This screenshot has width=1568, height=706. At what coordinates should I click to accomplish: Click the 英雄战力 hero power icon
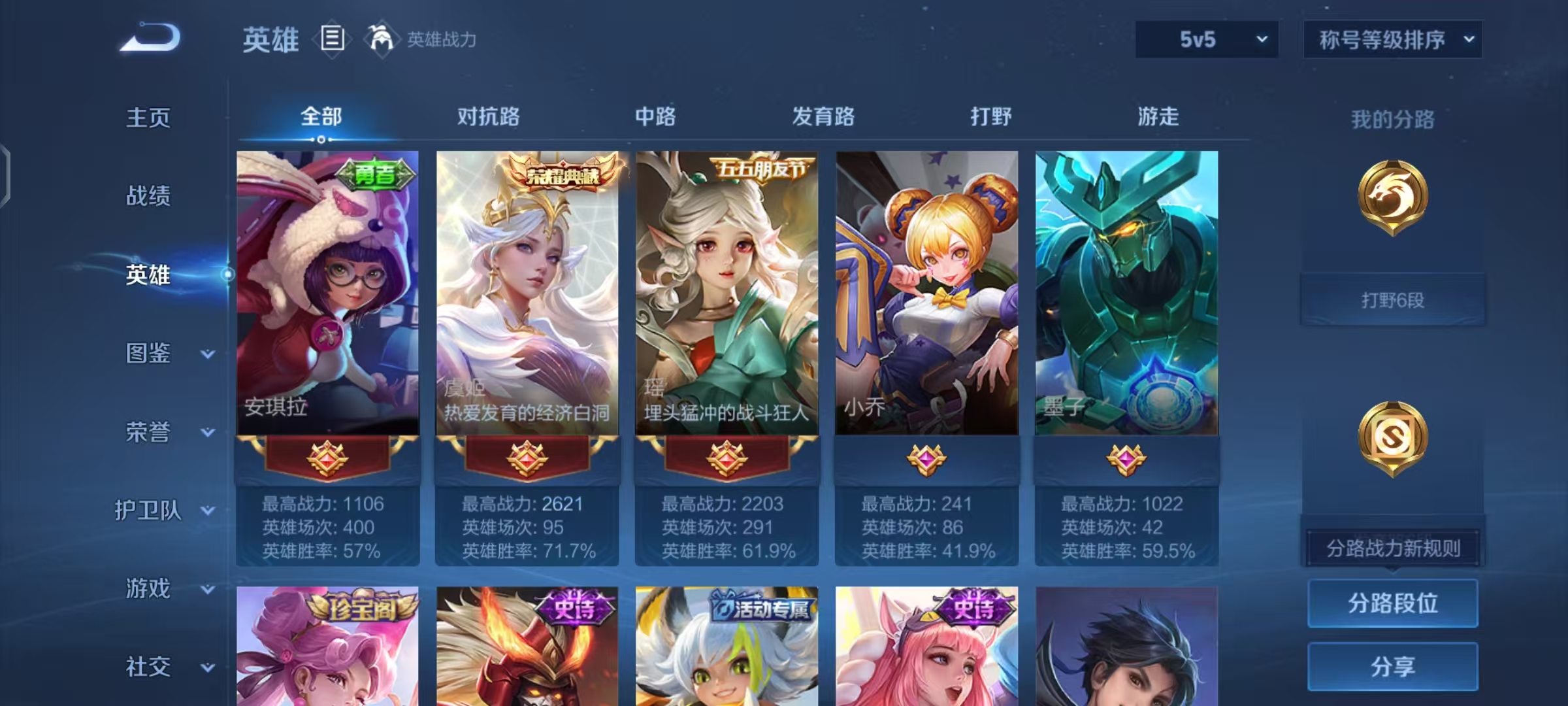pyautogui.click(x=382, y=40)
